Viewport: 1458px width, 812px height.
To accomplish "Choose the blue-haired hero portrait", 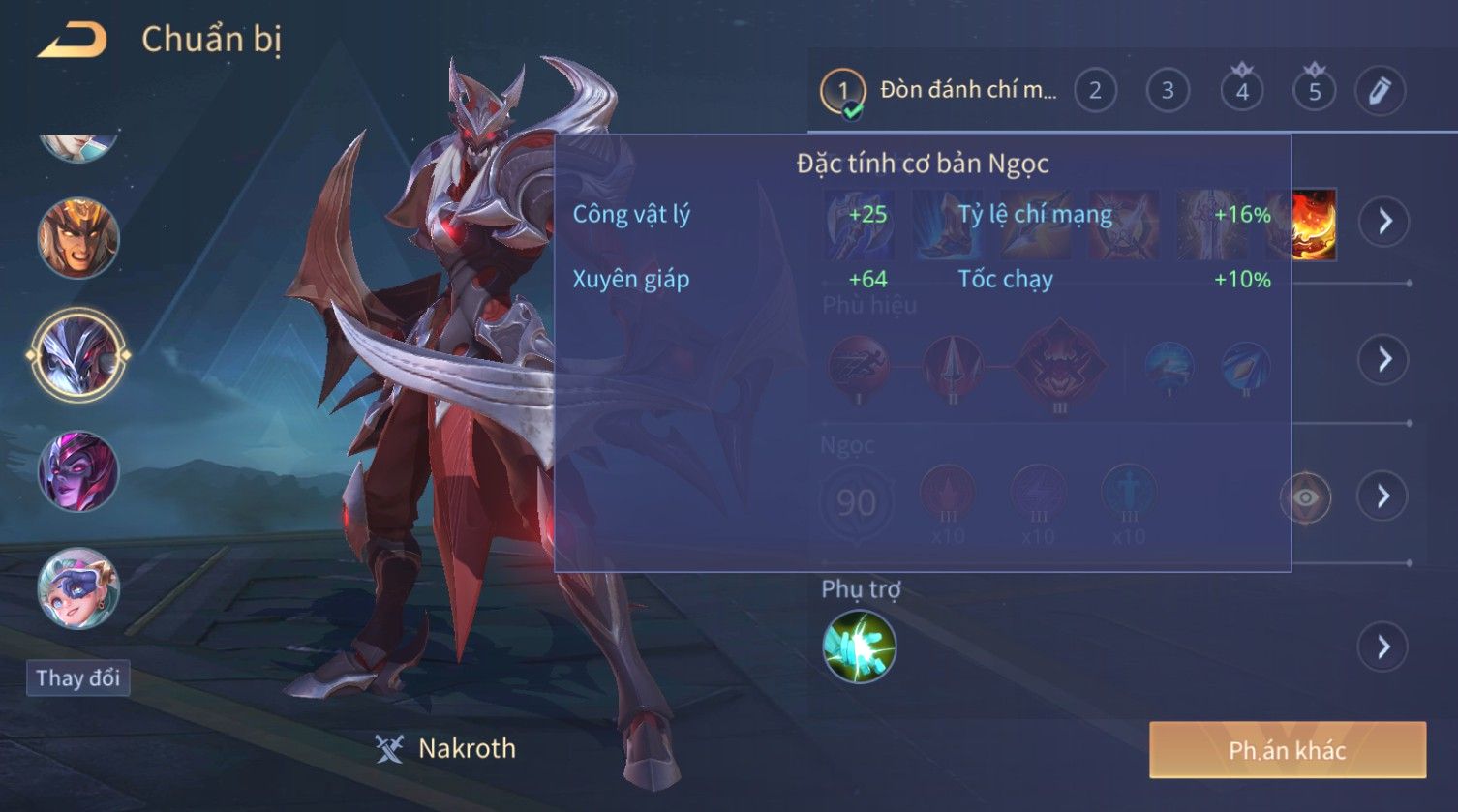I will (x=78, y=588).
